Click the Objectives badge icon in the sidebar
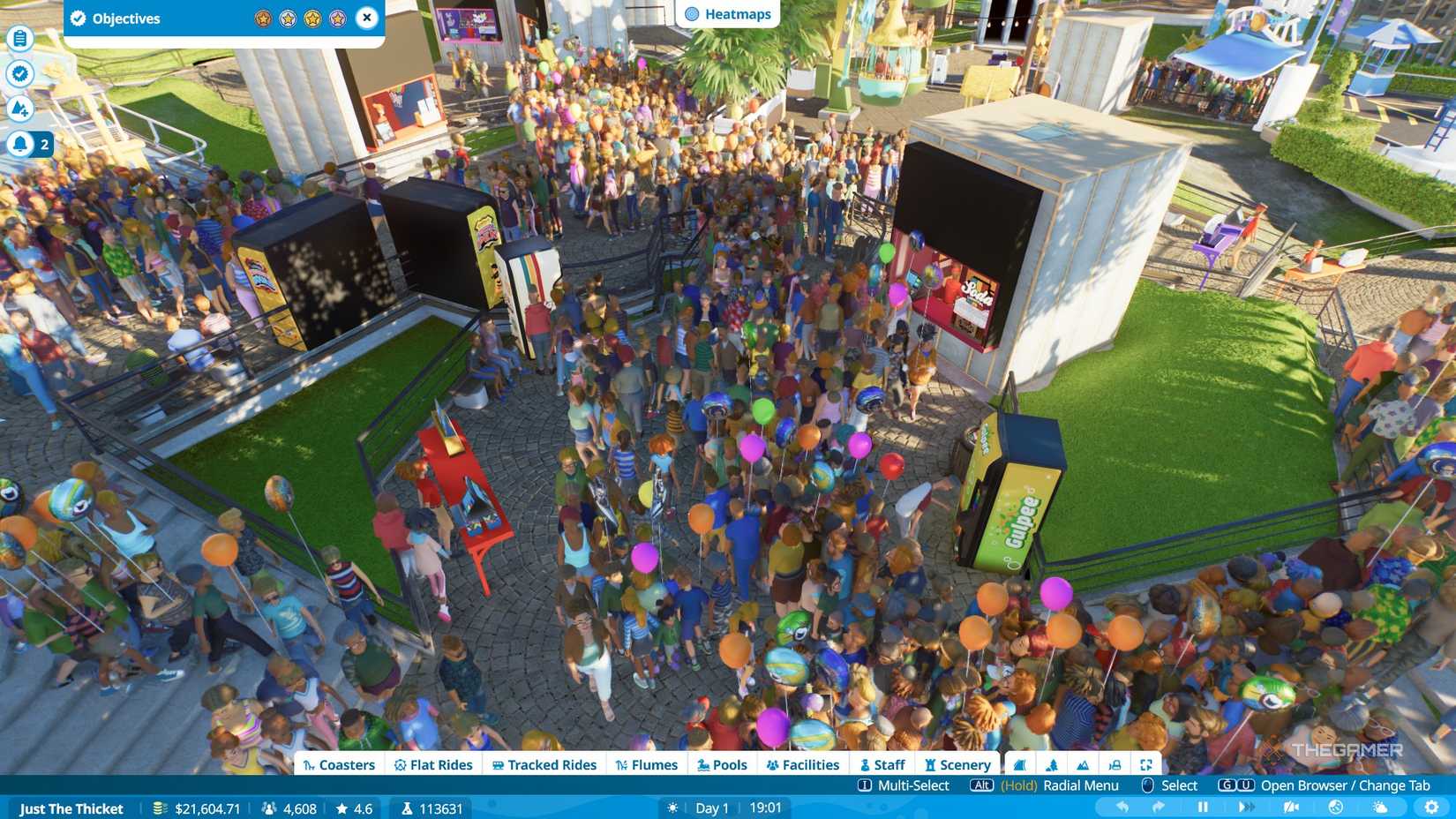The height and width of the screenshot is (819, 1456). pyautogui.click(x=19, y=74)
